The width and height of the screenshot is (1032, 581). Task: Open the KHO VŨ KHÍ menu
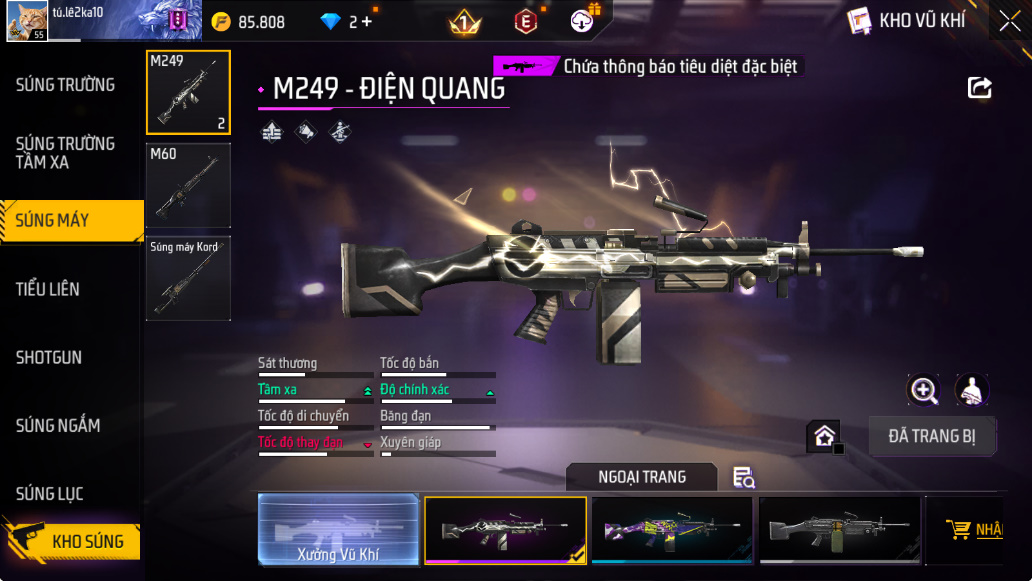coord(907,21)
